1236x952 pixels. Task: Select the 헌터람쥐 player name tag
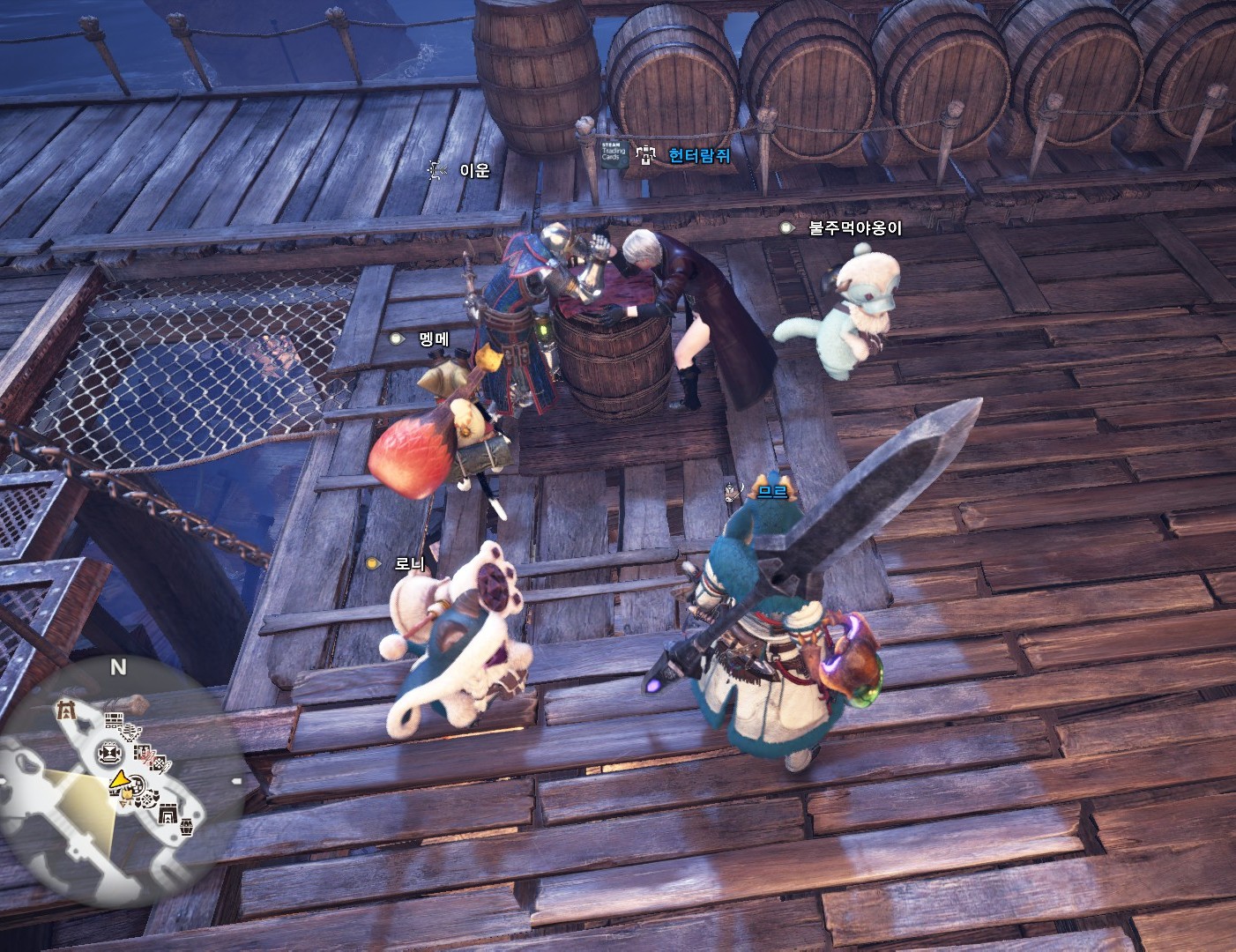pyautogui.click(x=699, y=156)
